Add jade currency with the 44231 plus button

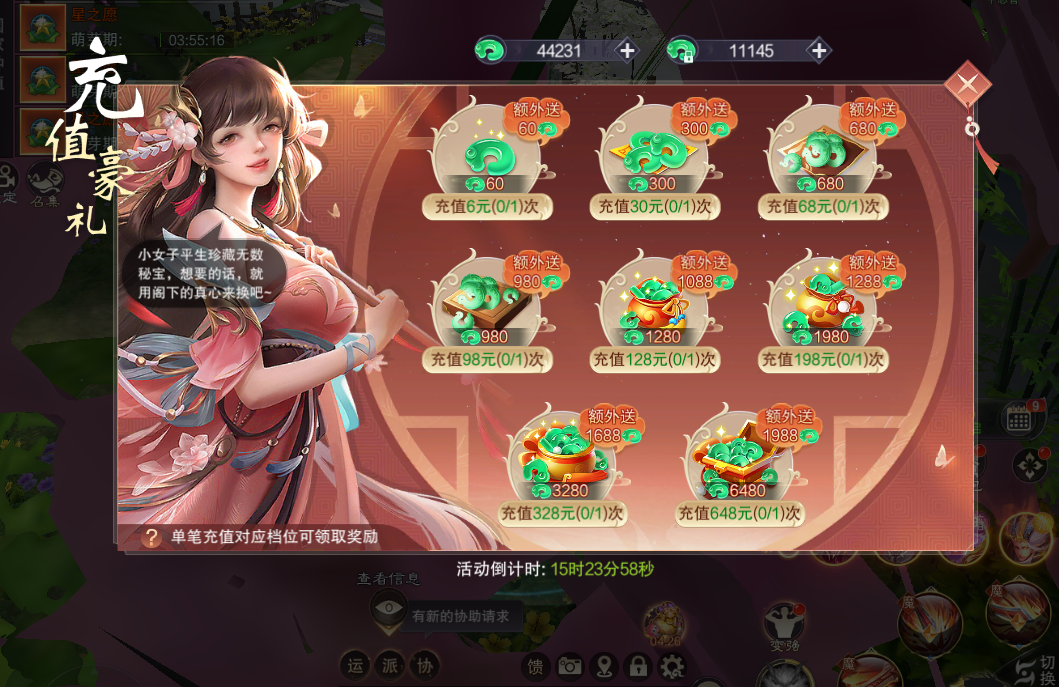(x=627, y=51)
